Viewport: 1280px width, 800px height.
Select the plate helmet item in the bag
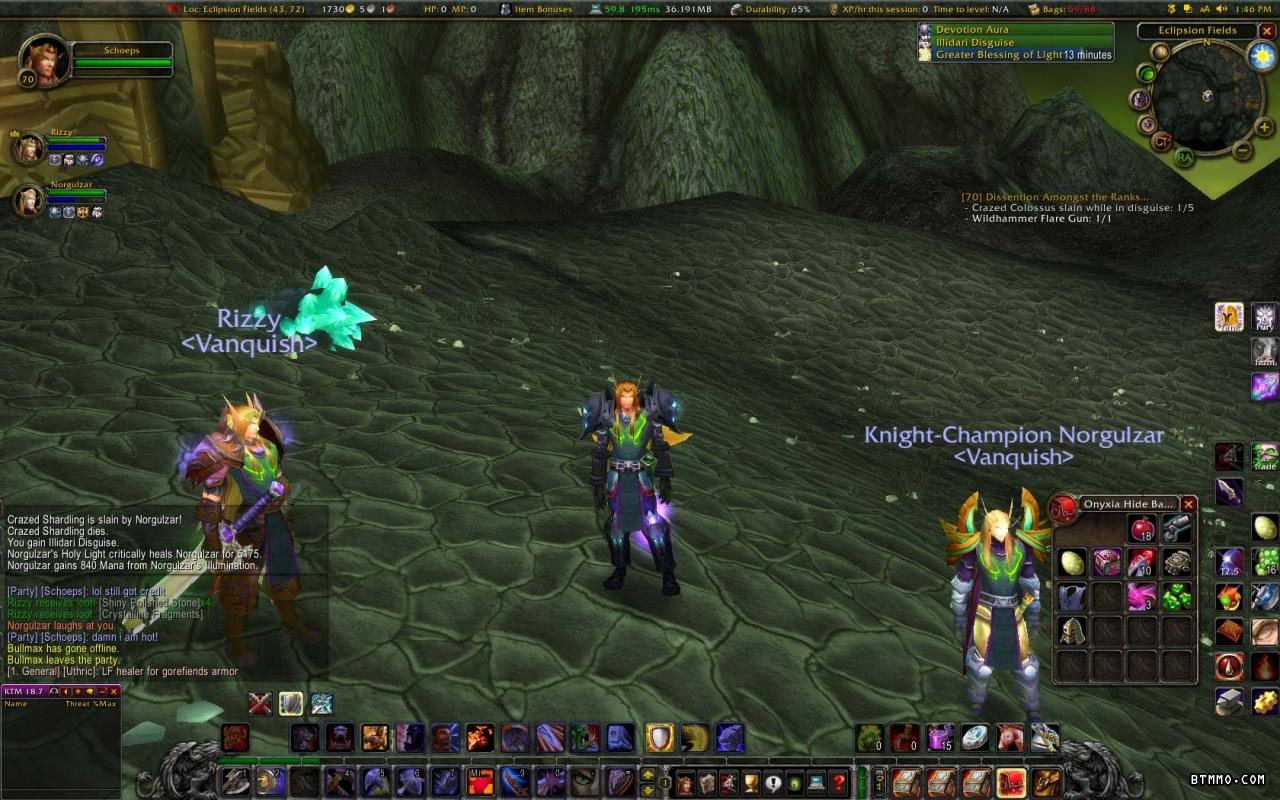tap(1072, 630)
